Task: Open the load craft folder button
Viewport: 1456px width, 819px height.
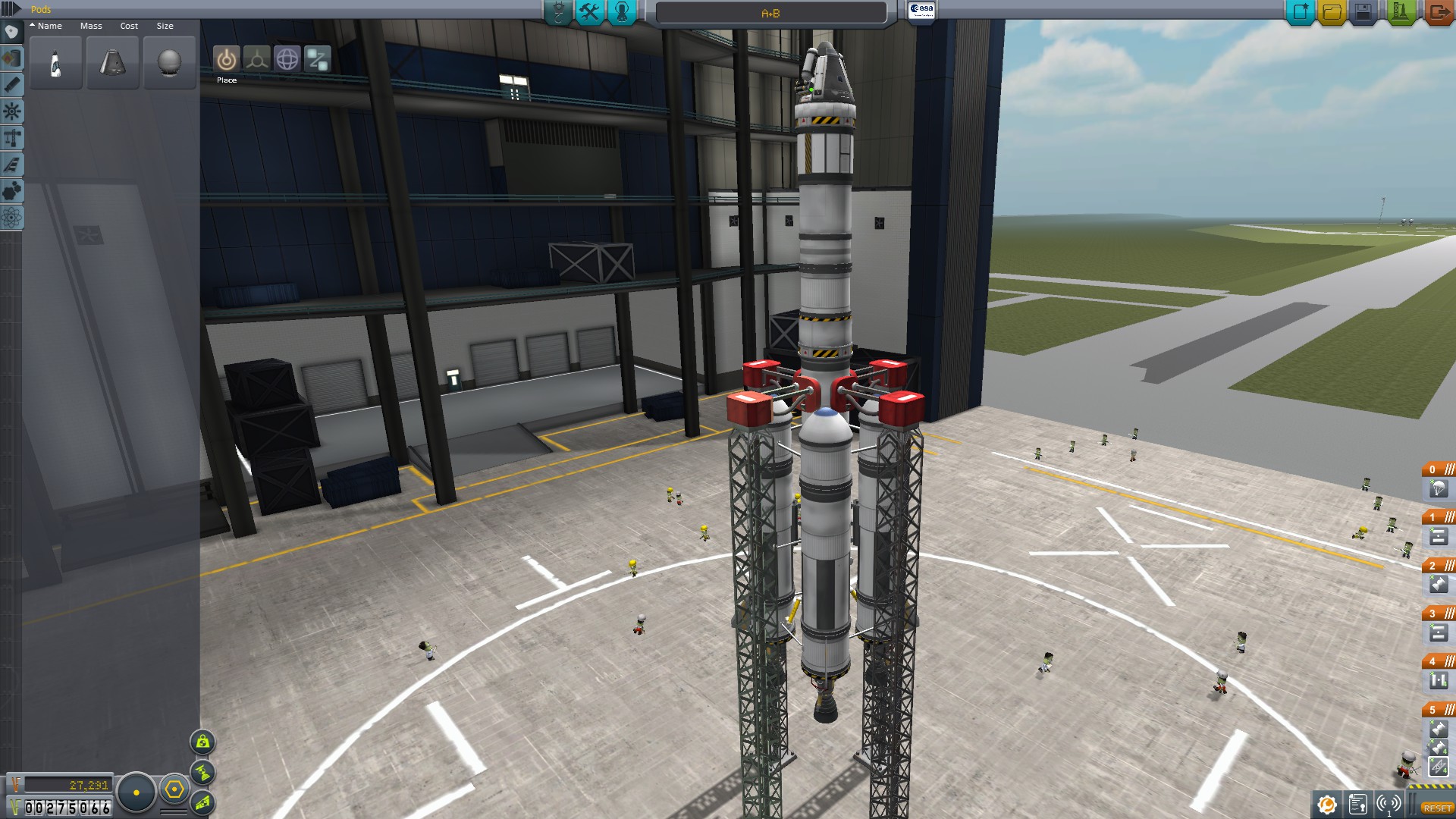Action: click(x=1332, y=12)
